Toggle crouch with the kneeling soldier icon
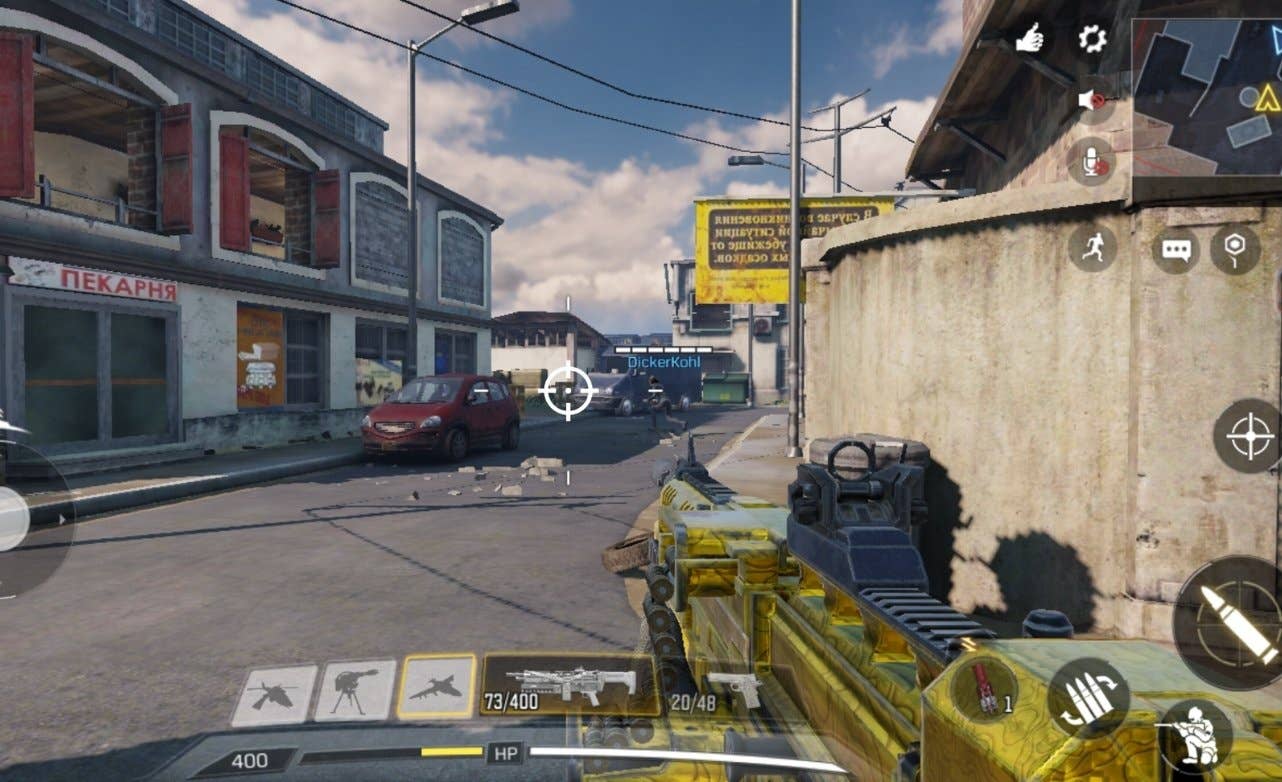The height and width of the screenshot is (782, 1282). 1194,735
